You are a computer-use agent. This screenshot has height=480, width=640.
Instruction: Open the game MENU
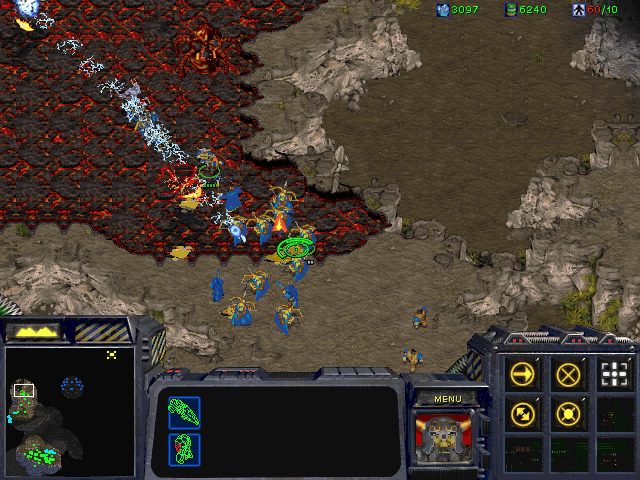[447, 399]
